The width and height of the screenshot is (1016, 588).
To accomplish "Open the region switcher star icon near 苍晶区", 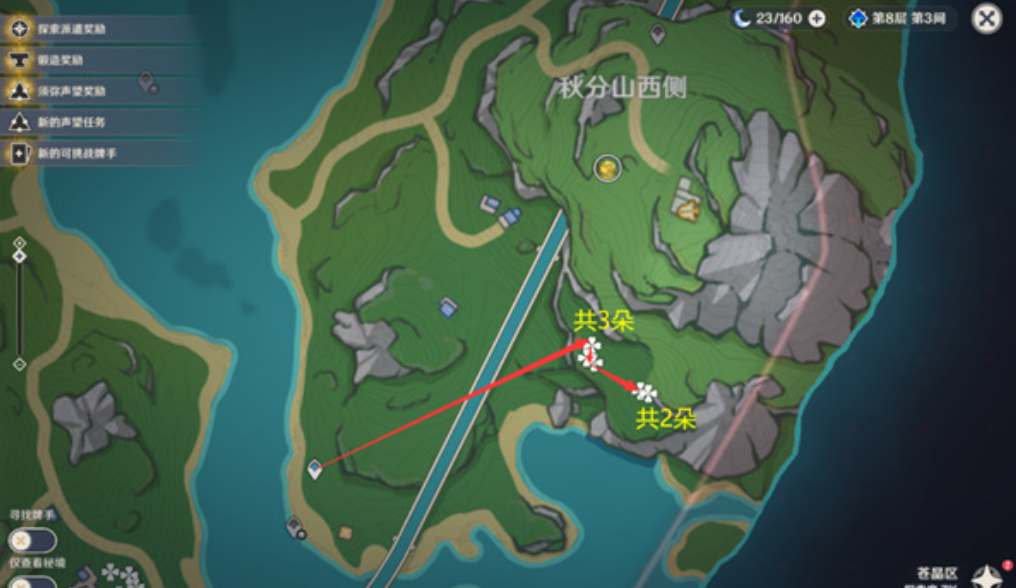I will (986, 575).
